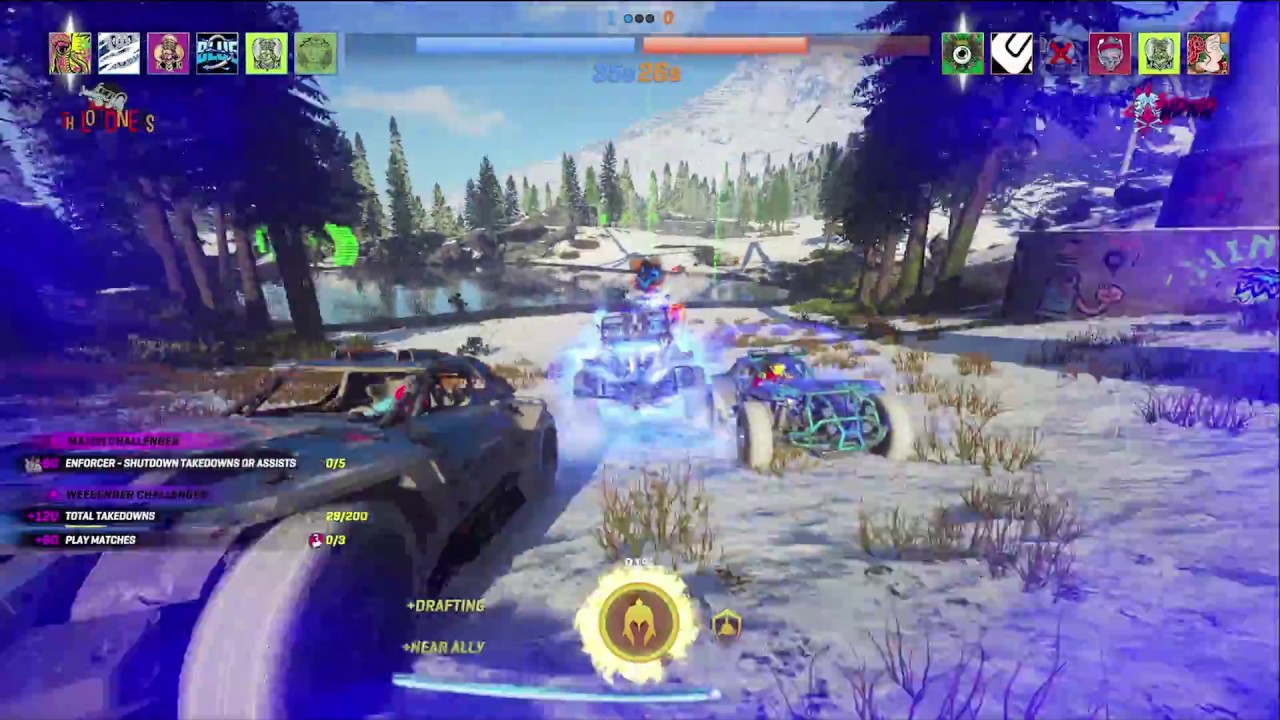This screenshot has width=1280, height=720.
Task: Select the Total Takedowns challenge row
Action: pos(110,516)
